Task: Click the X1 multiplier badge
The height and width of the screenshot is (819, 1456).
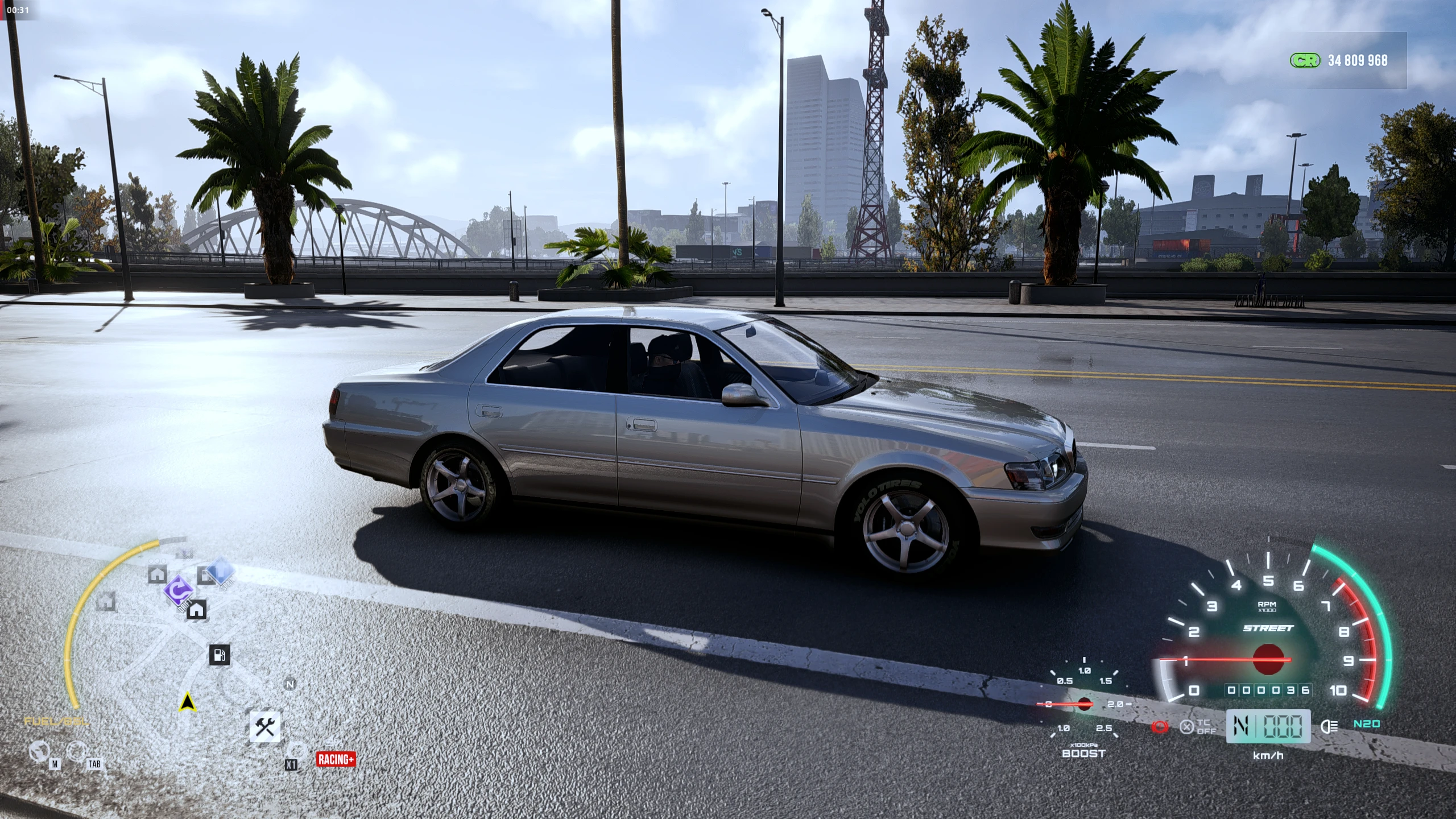Action: coord(291,765)
